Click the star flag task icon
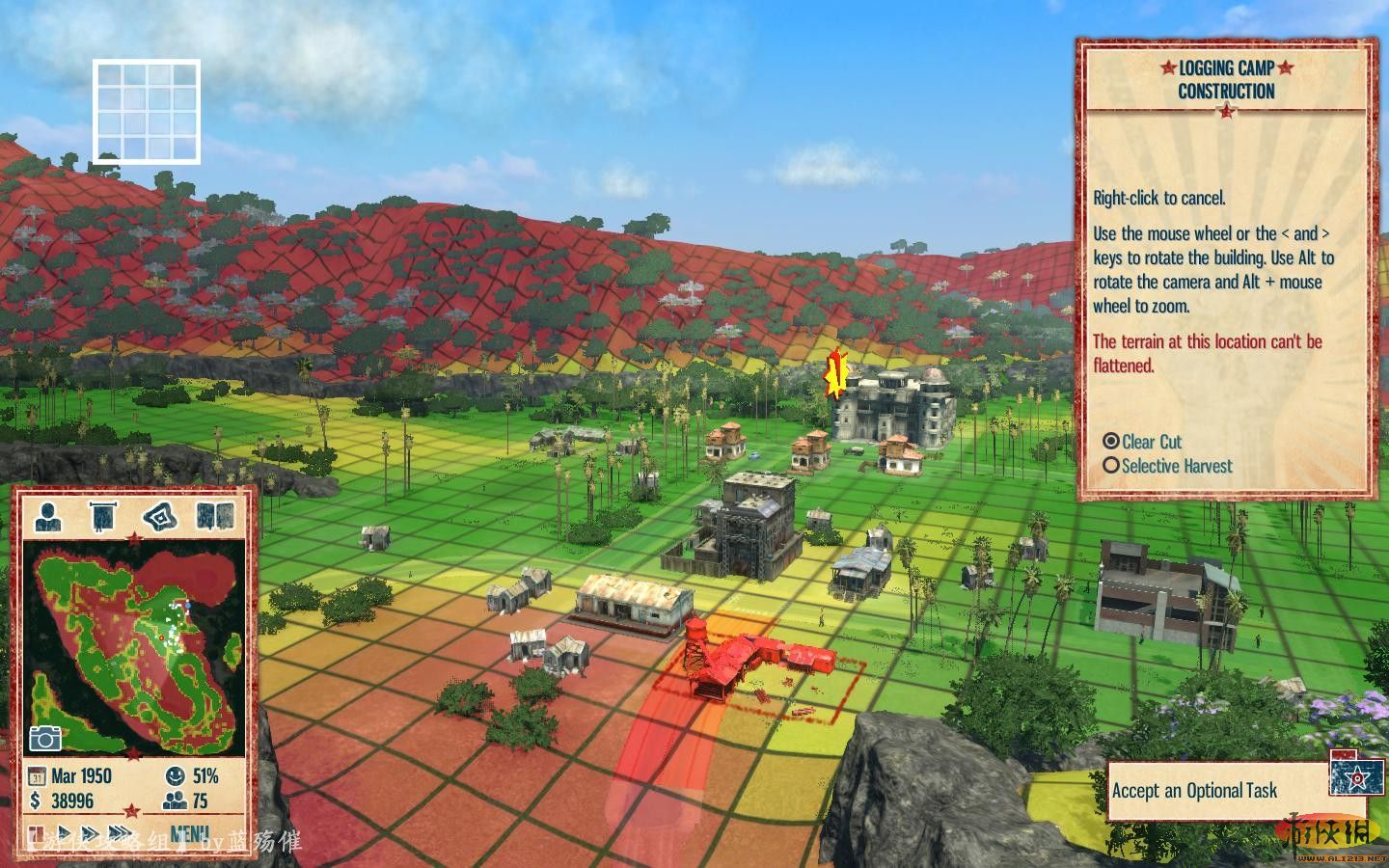This screenshot has height=868, width=1389. click(x=1355, y=773)
